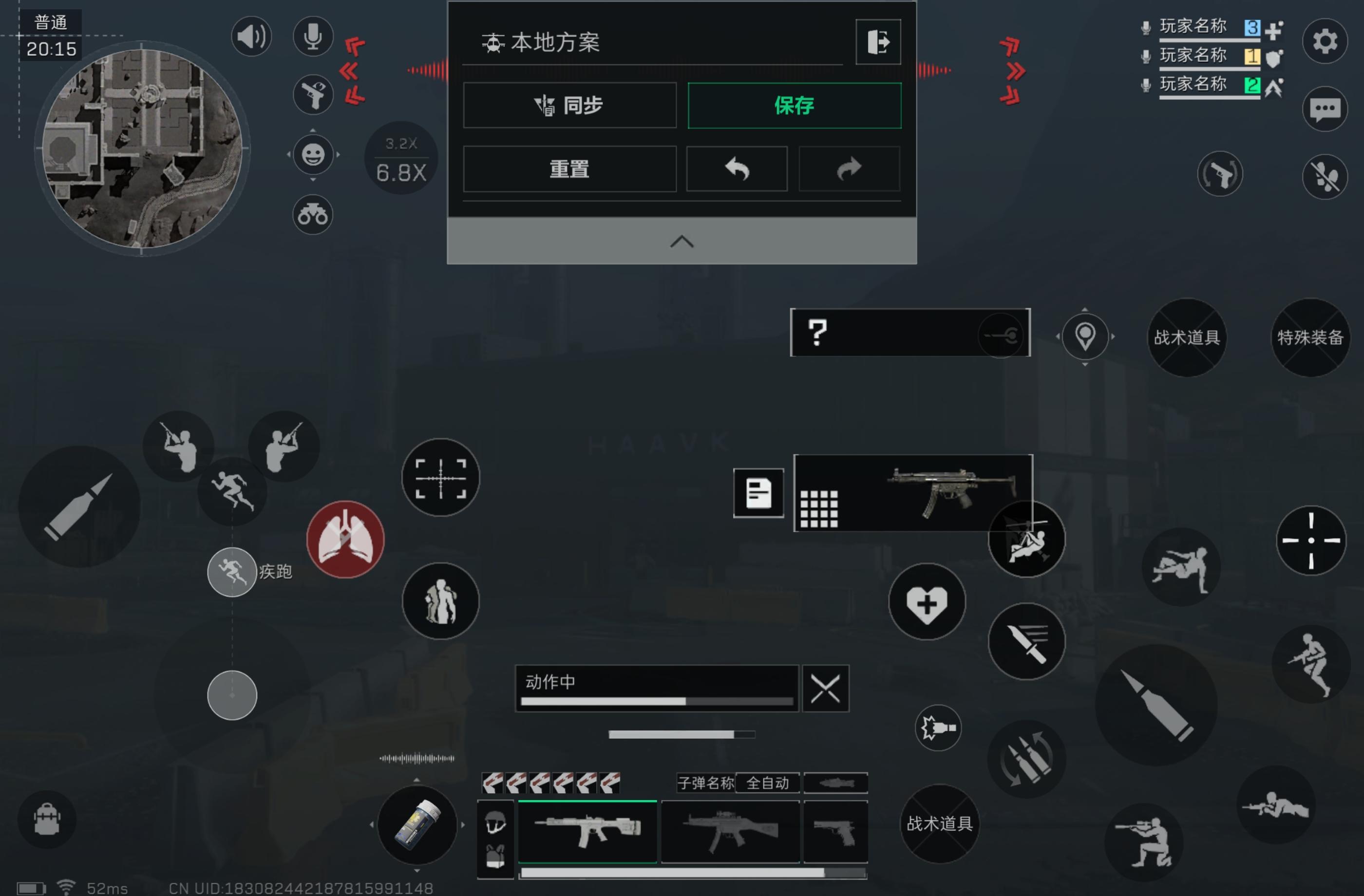Tap the flashbang grenade icon
This screenshot has width=1364, height=896.
(938, 728)
